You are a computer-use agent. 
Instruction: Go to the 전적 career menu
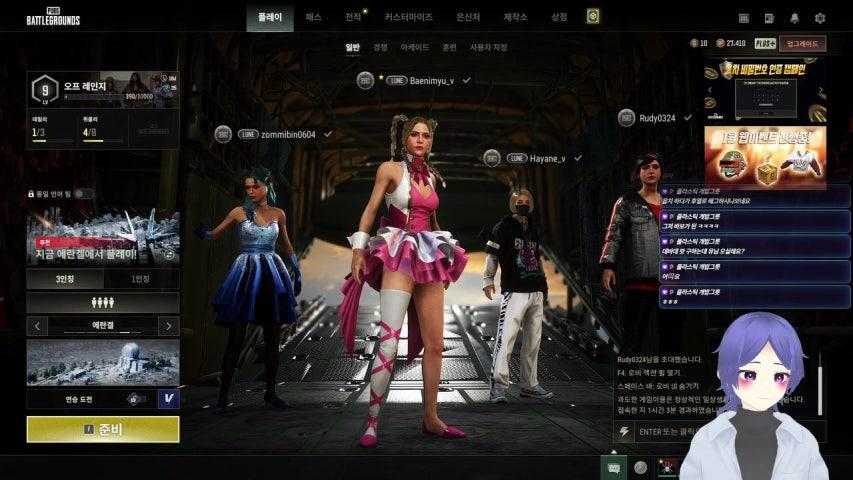(x=353, y=17)
